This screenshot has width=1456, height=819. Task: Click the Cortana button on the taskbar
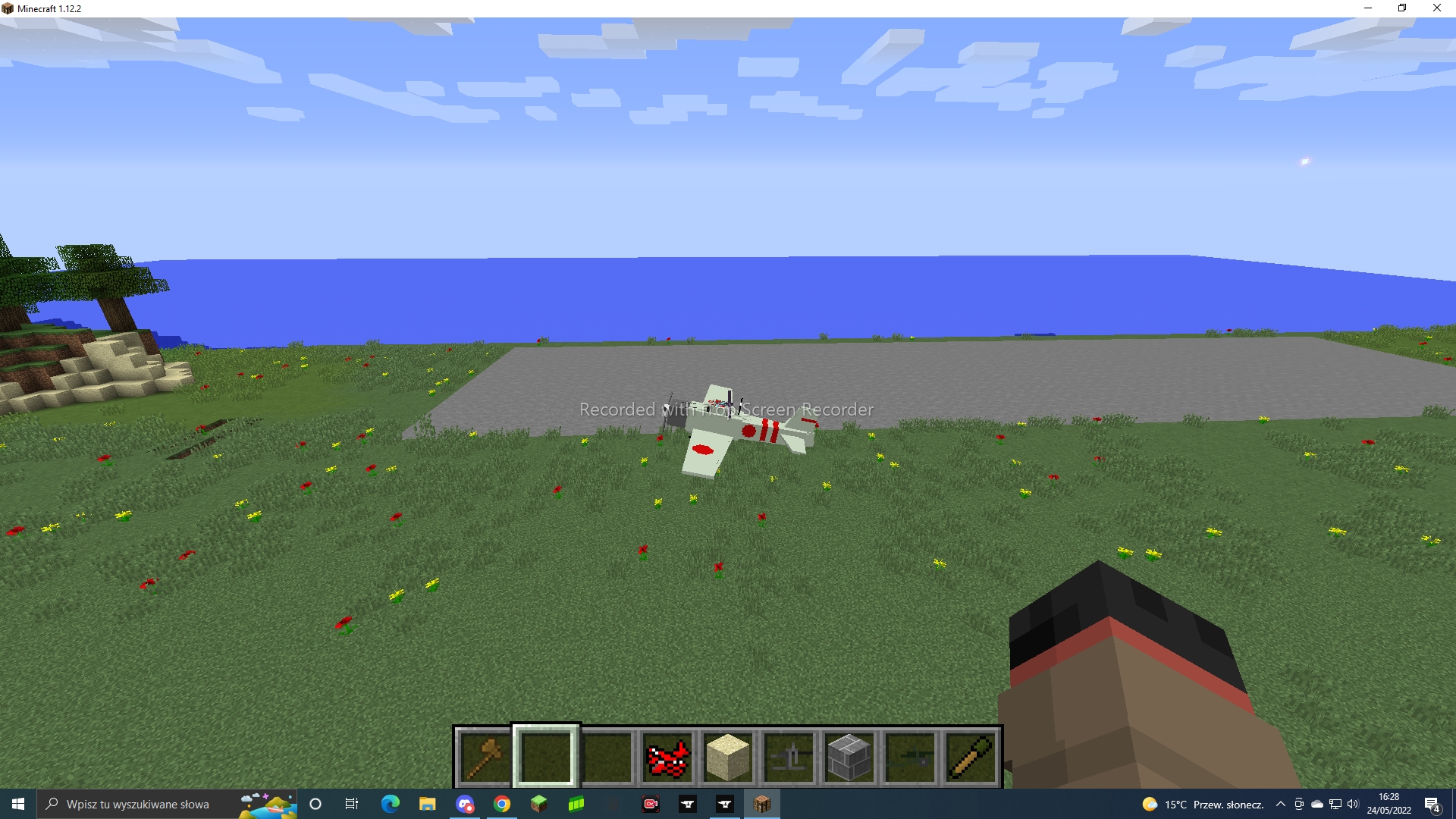(315, 804)
